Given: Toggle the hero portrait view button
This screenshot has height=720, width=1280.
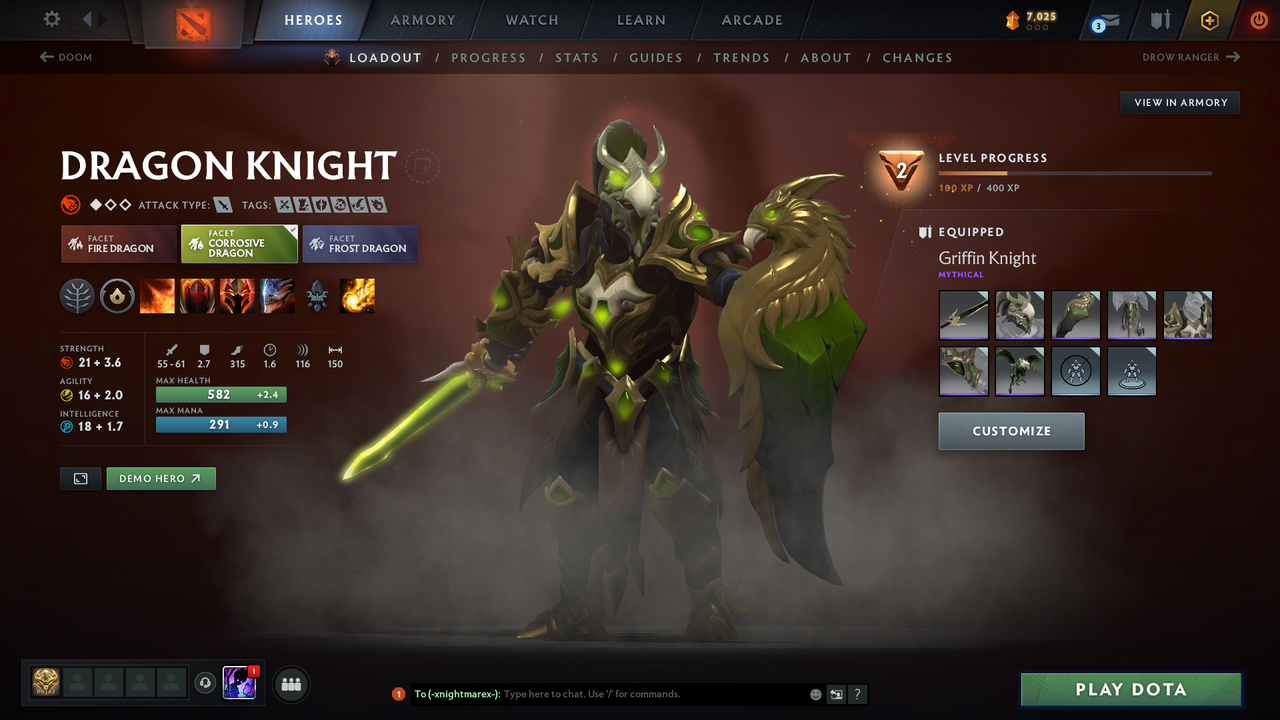Looking at the screenshot, I should (x=80, y=478).
